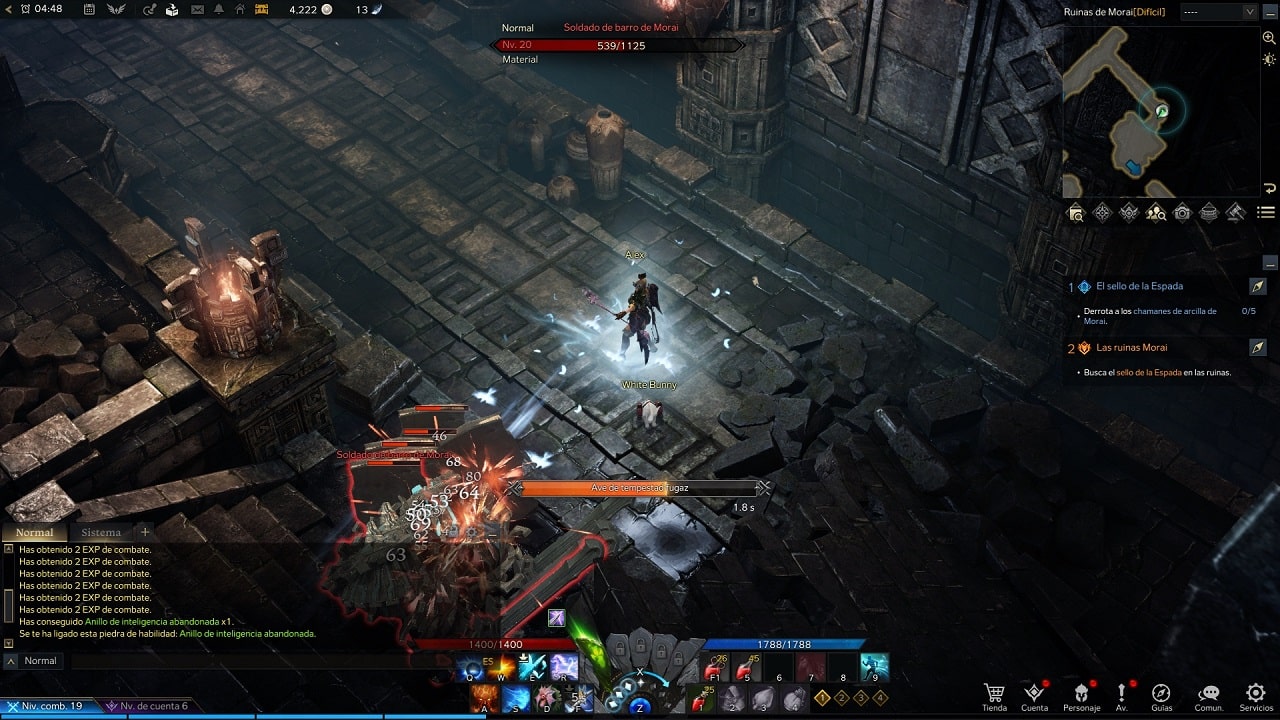Screen dimensions: 1280x720
Task: Open the mail envelope icon in top bar
Action: pyautogui.click(x=197, y=11)
